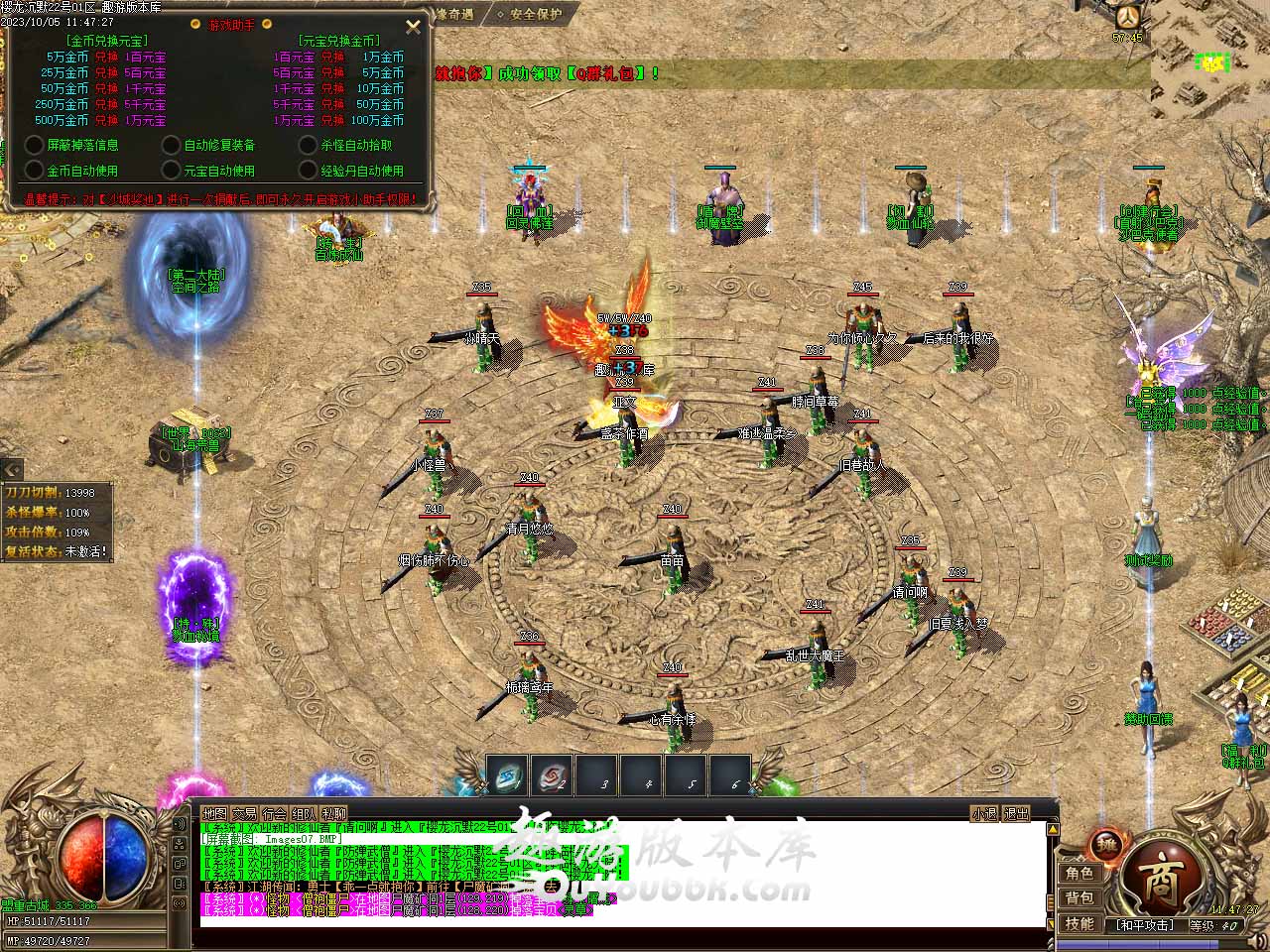Open the 角色 character panel
The image size is (1270, 952).
pyautogui.click(x=1079, y=874)
